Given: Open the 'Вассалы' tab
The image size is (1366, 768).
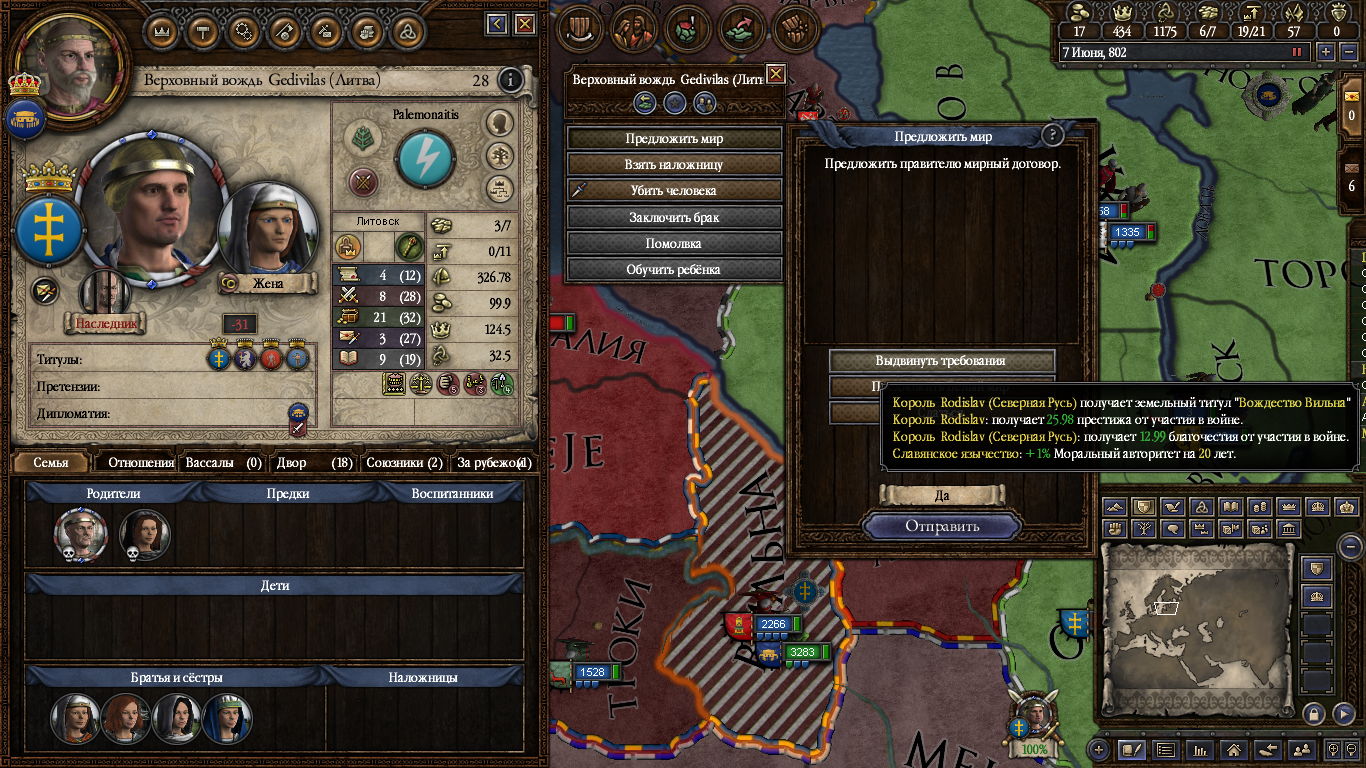Looking at the screenshot, I should [223, 463].
